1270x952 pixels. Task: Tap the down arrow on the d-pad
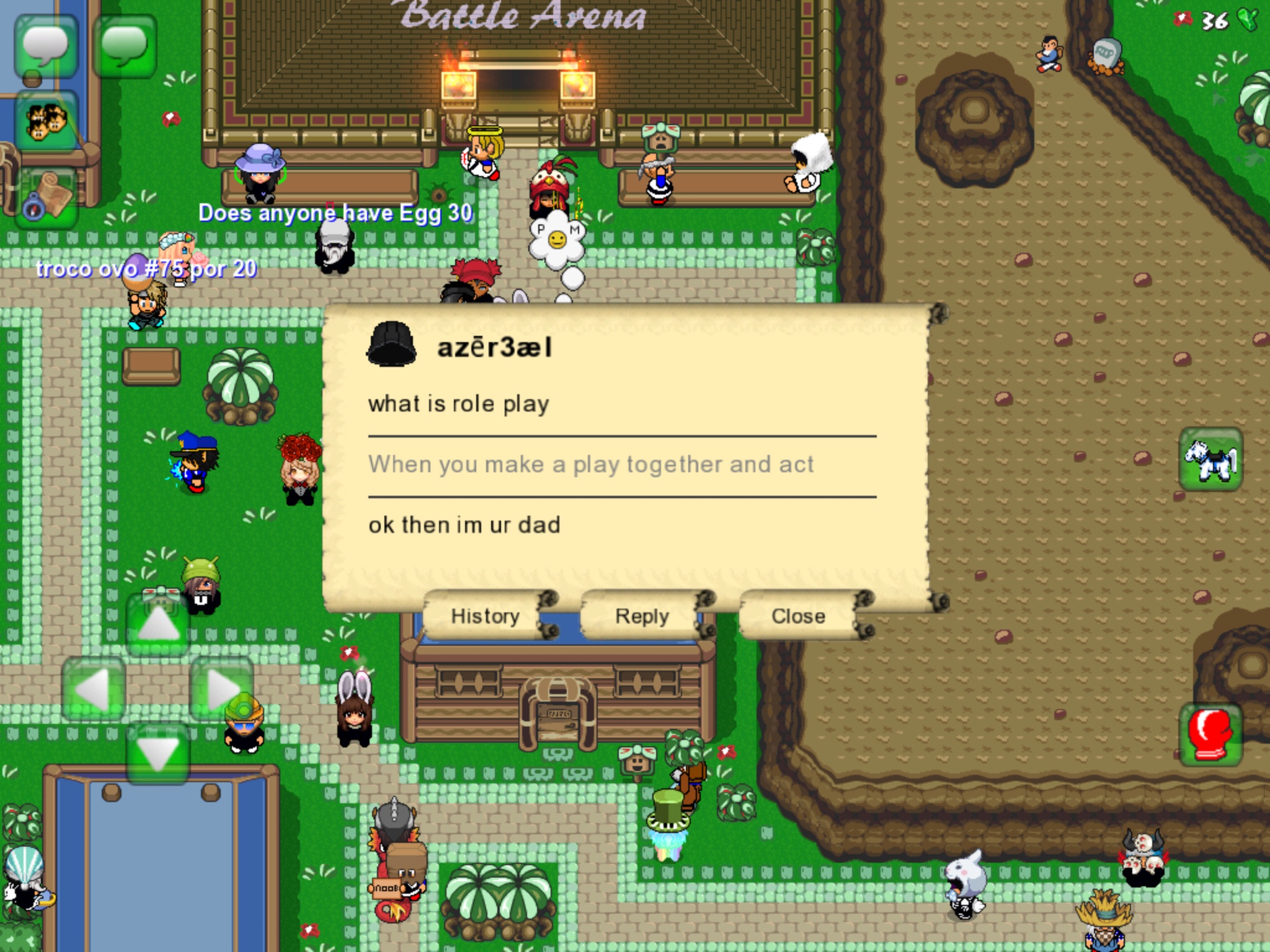point(158,753)
